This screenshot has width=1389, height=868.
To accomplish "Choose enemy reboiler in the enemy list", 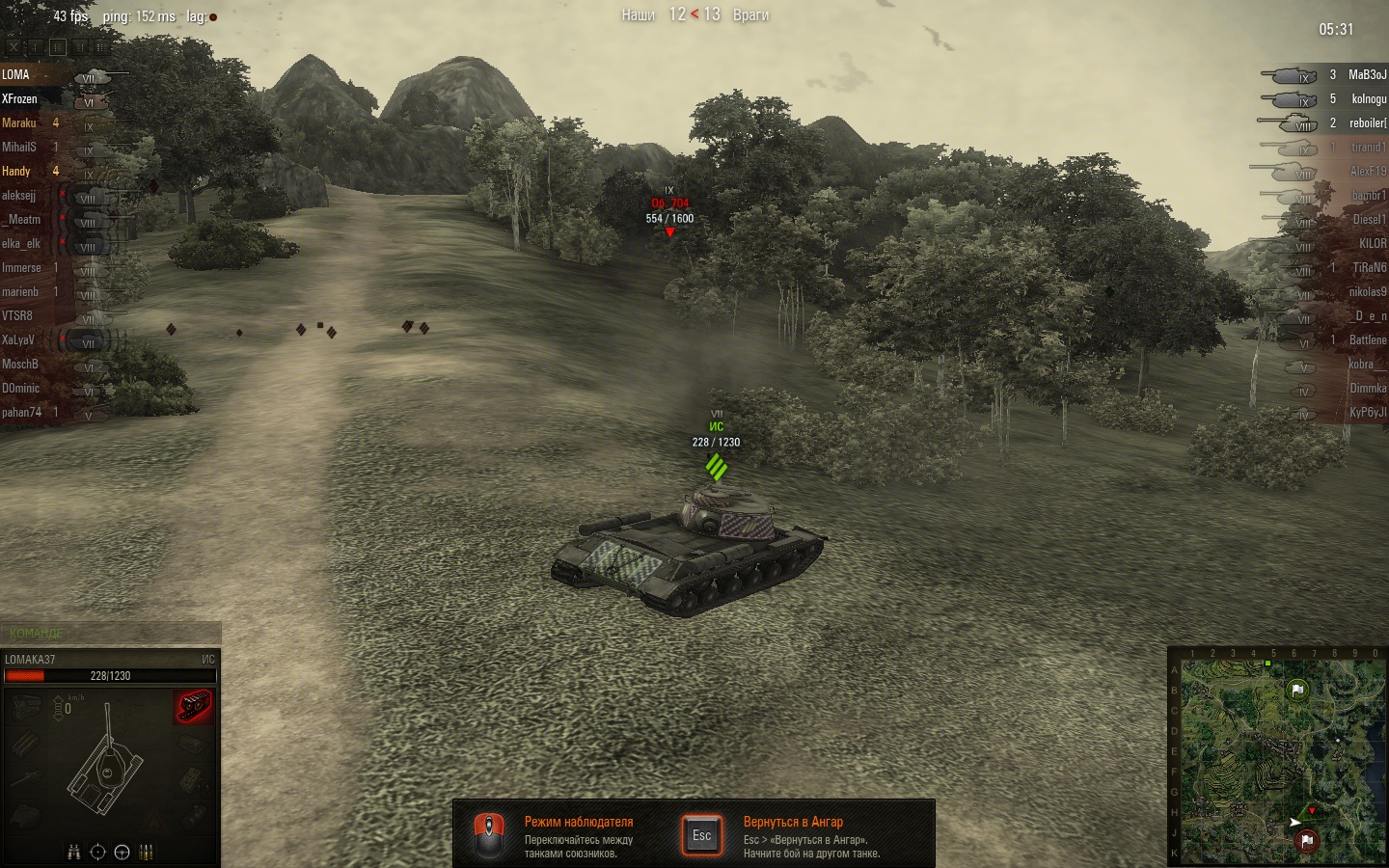I will pyautogui.click(x=1368, y=122).
